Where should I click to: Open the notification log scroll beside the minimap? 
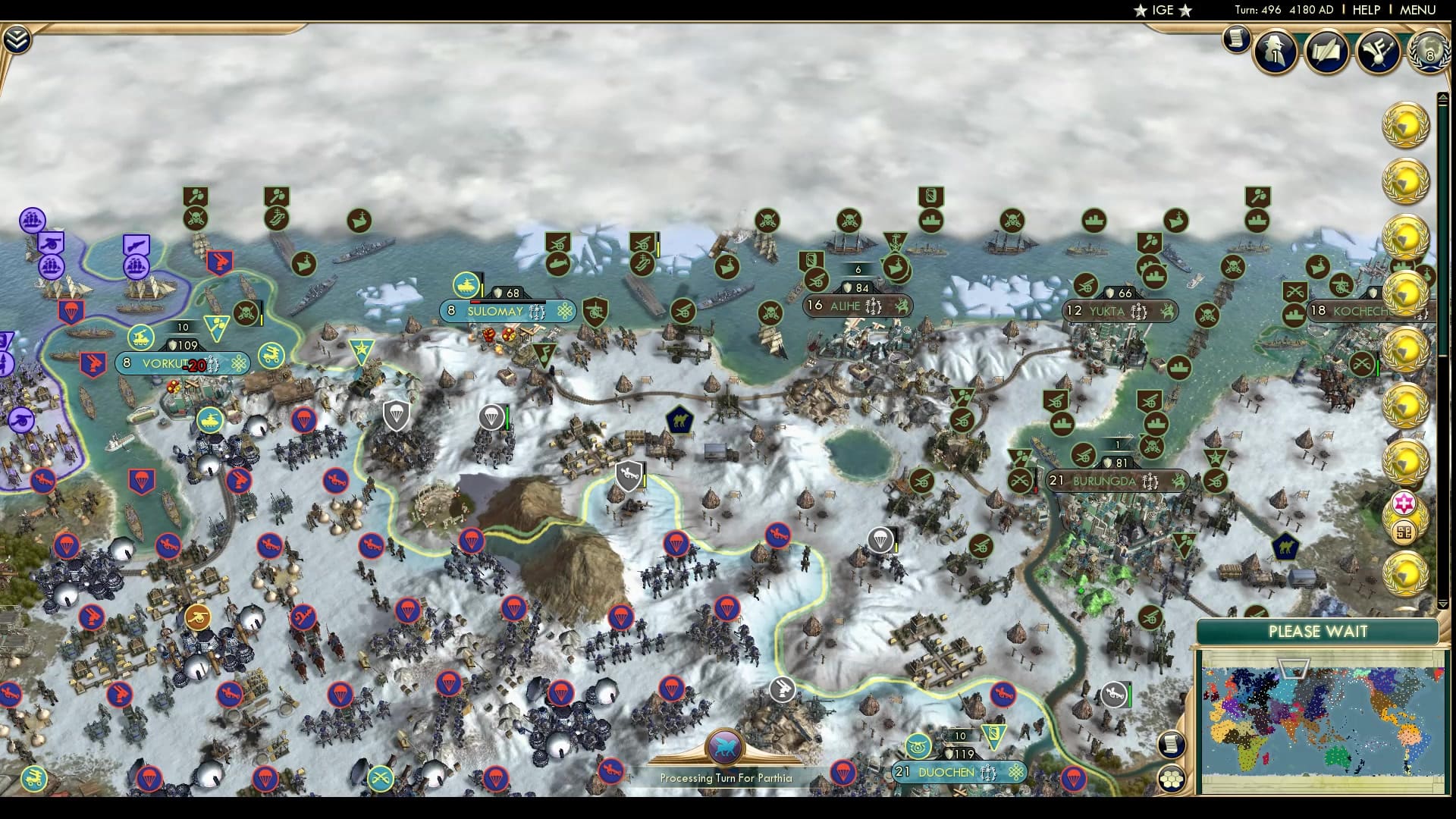coord(1172,744)
